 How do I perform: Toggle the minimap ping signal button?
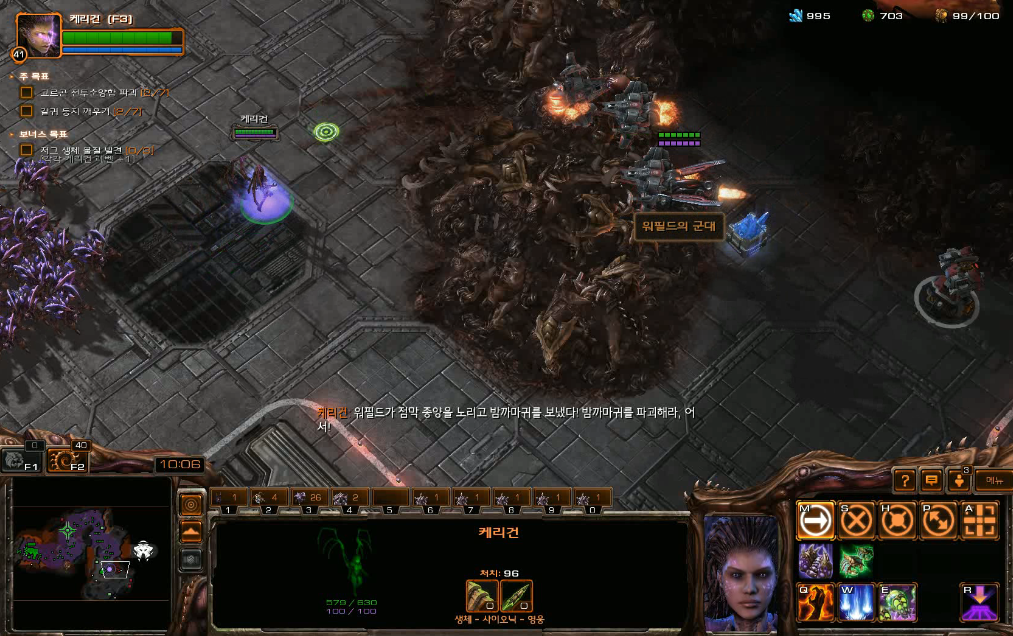(191, 503)
